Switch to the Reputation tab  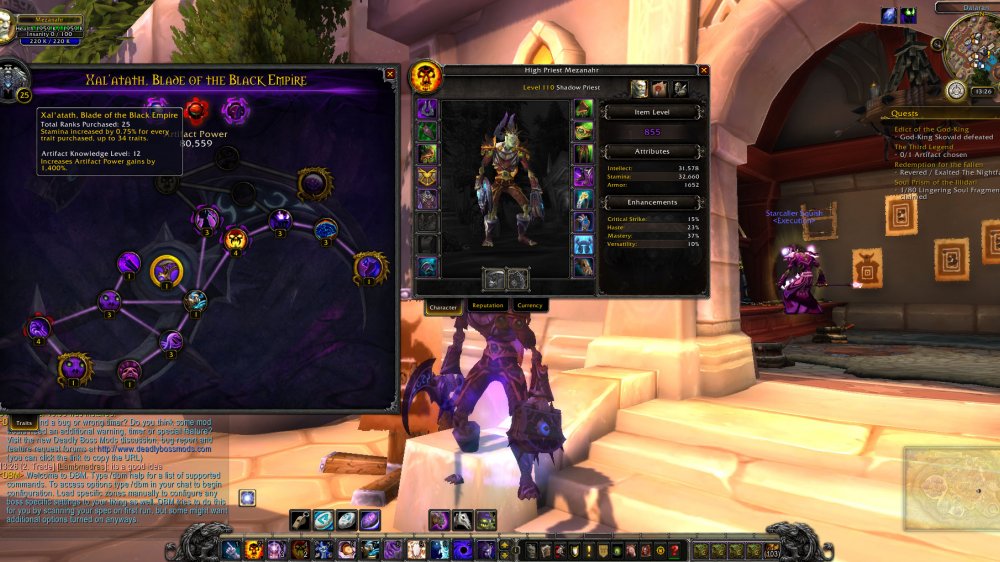[487, 306]
